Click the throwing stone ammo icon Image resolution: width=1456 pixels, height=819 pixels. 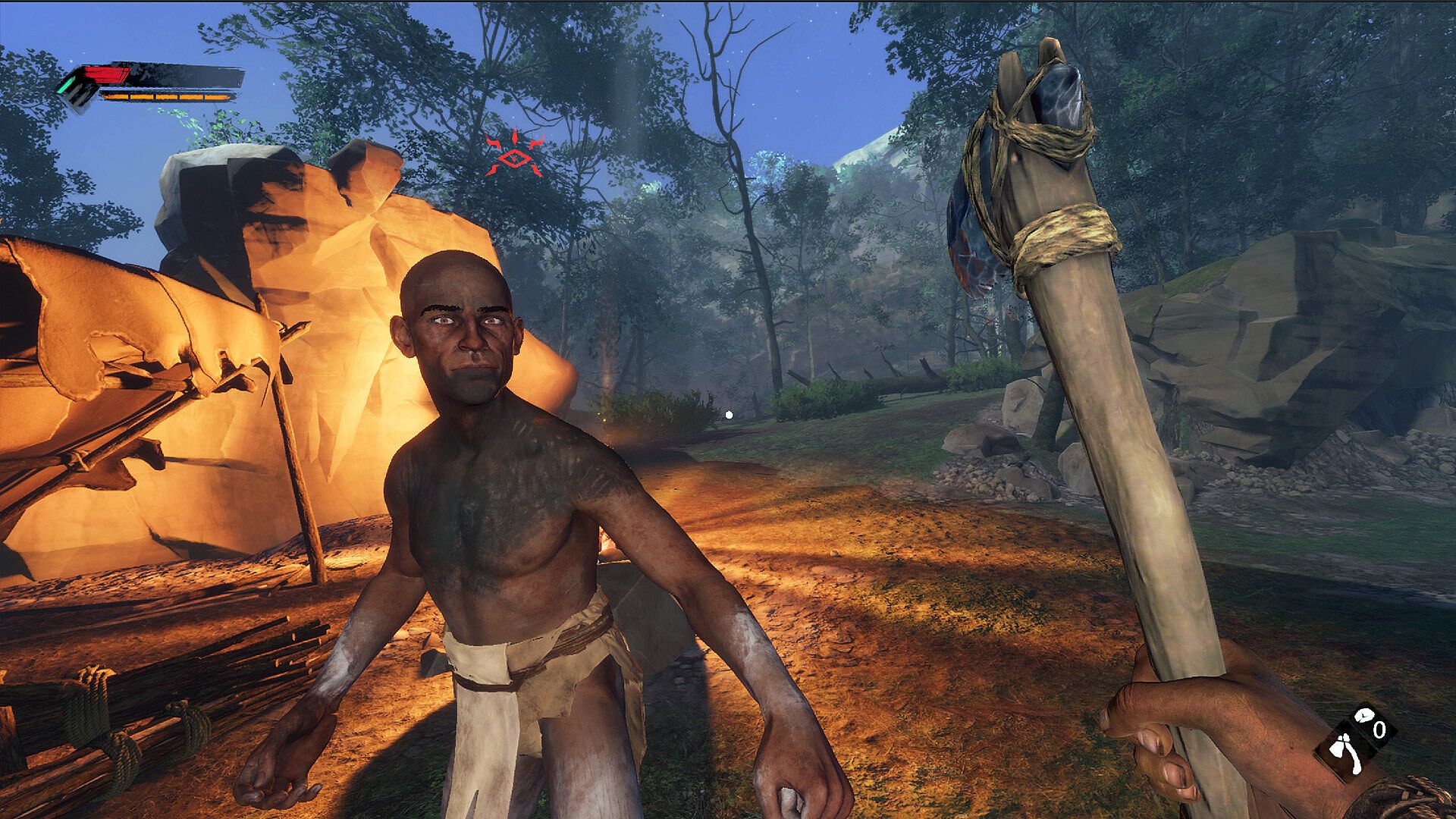(1365, 714)
